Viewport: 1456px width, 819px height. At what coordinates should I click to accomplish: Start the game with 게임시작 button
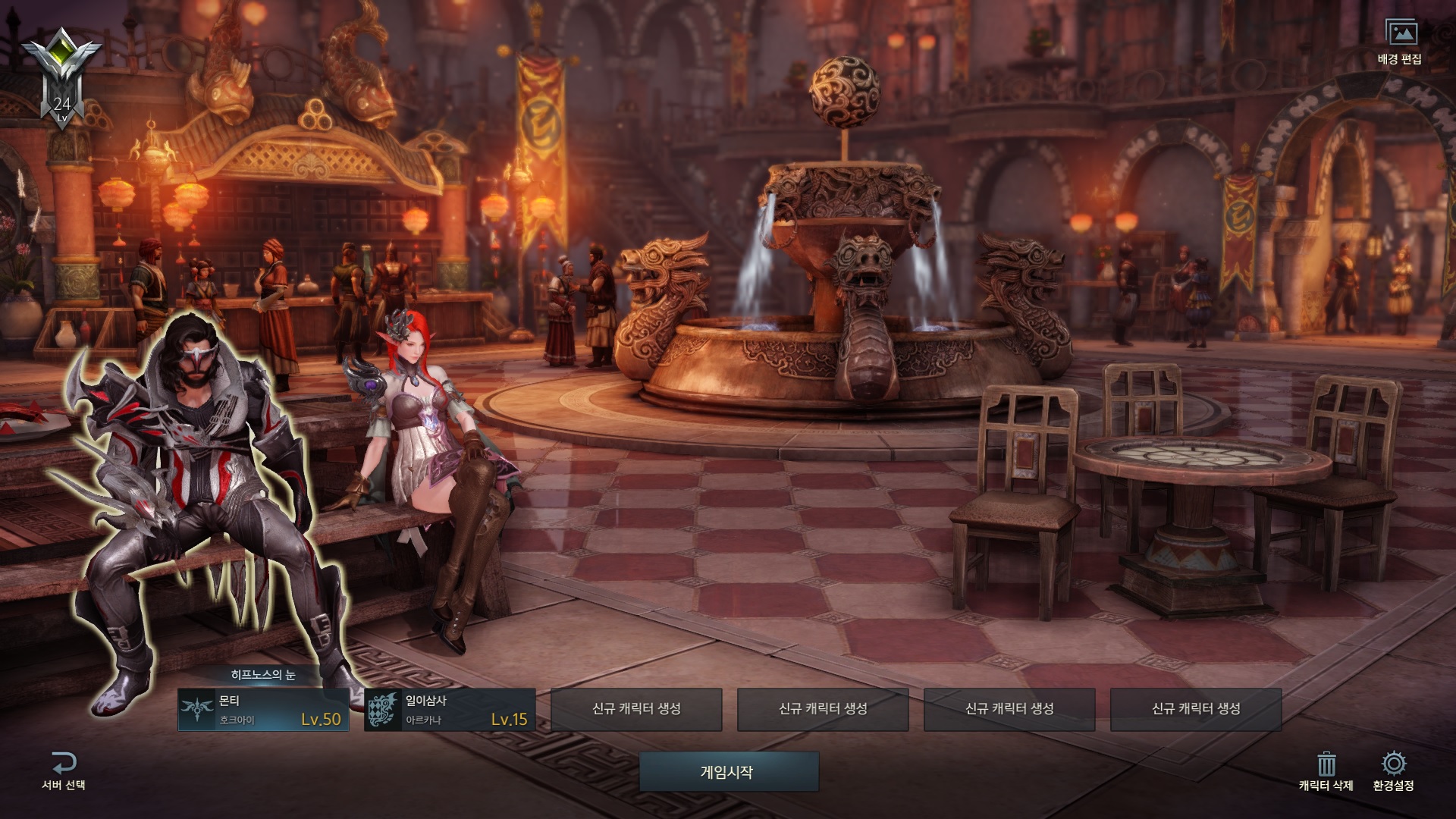(x=728, y=772)
